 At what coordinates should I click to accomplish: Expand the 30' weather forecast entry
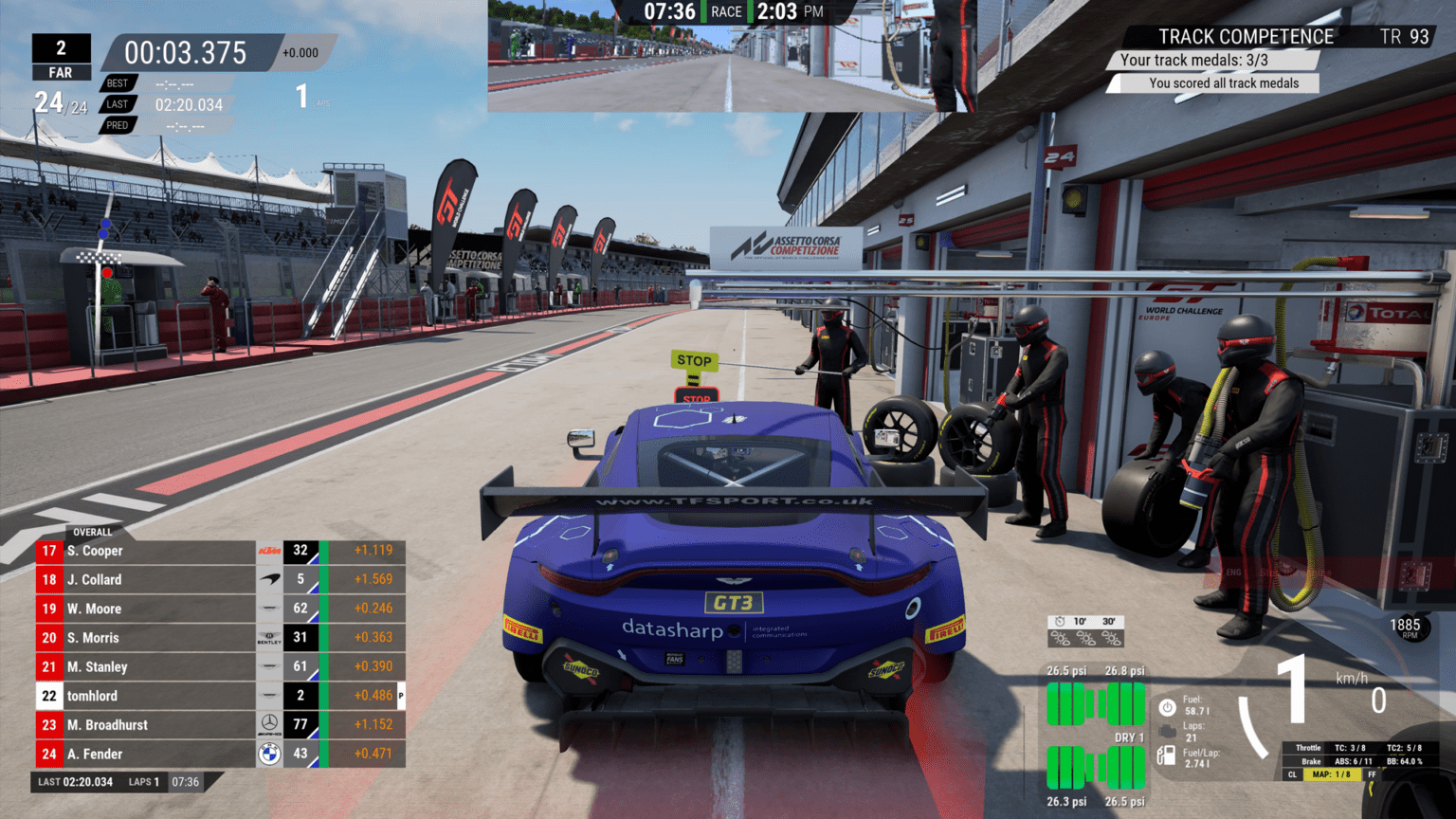coord(1108,622)
